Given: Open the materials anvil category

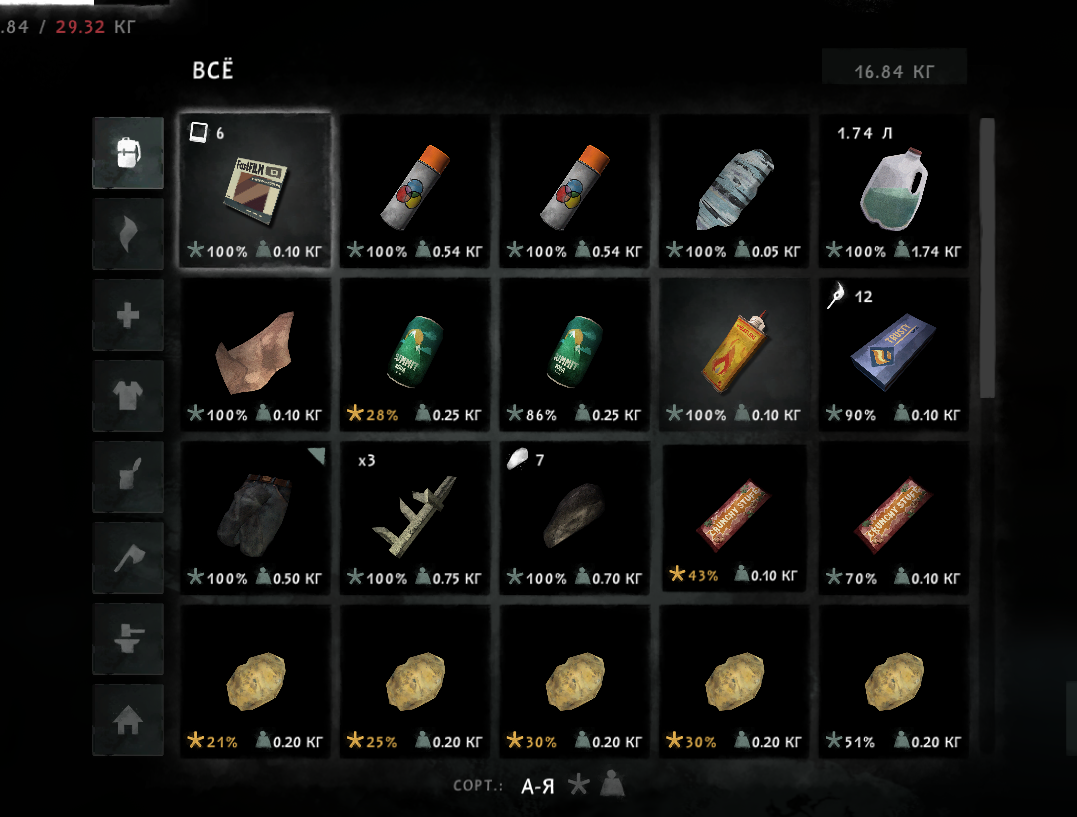Looking at the screenshot, I should click(128, 638).
